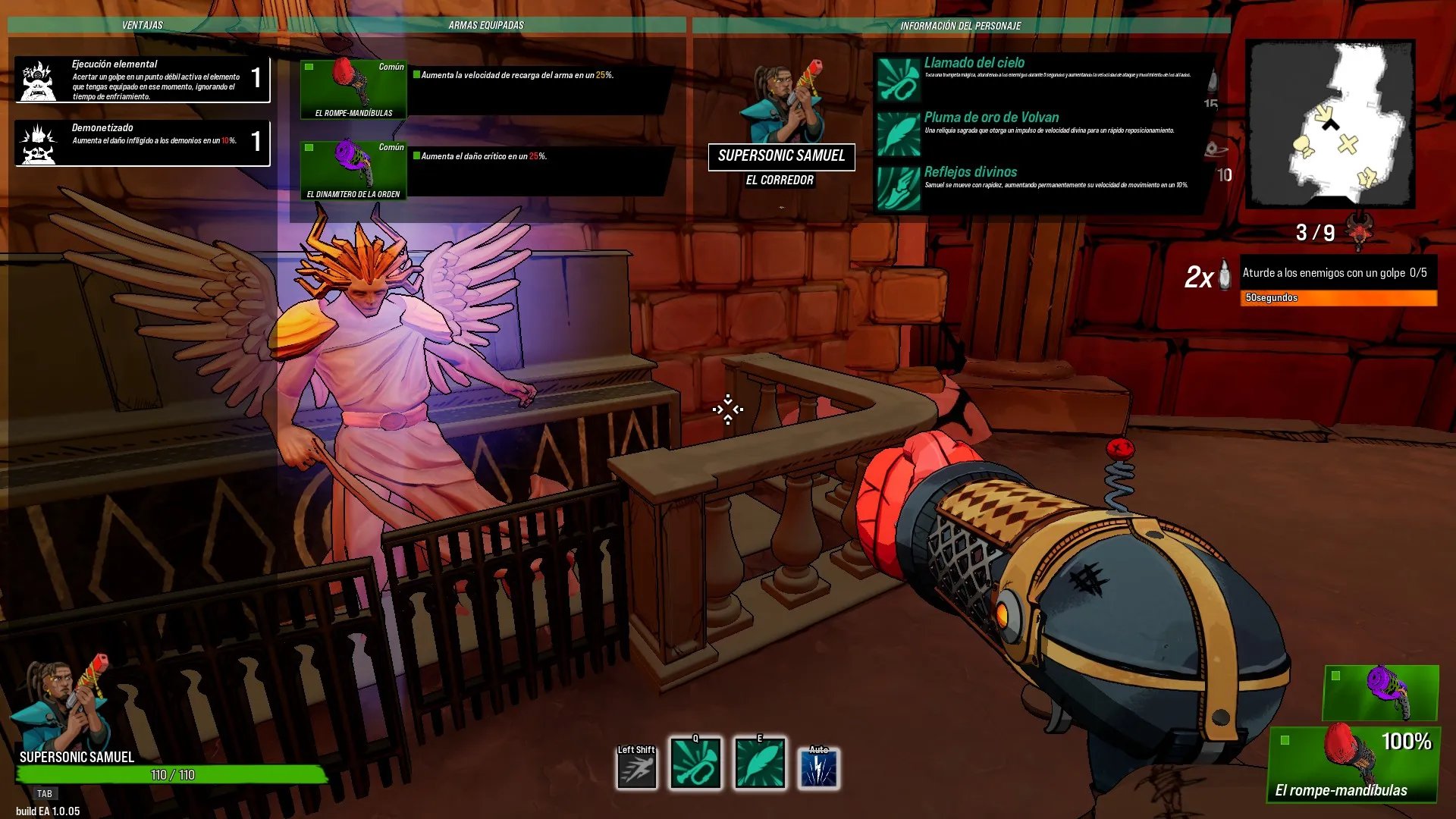The height and width of the screenshot is (819, 1456).
Task: Choose El Dinamitero de la Orden card
Action: point(353,171)
